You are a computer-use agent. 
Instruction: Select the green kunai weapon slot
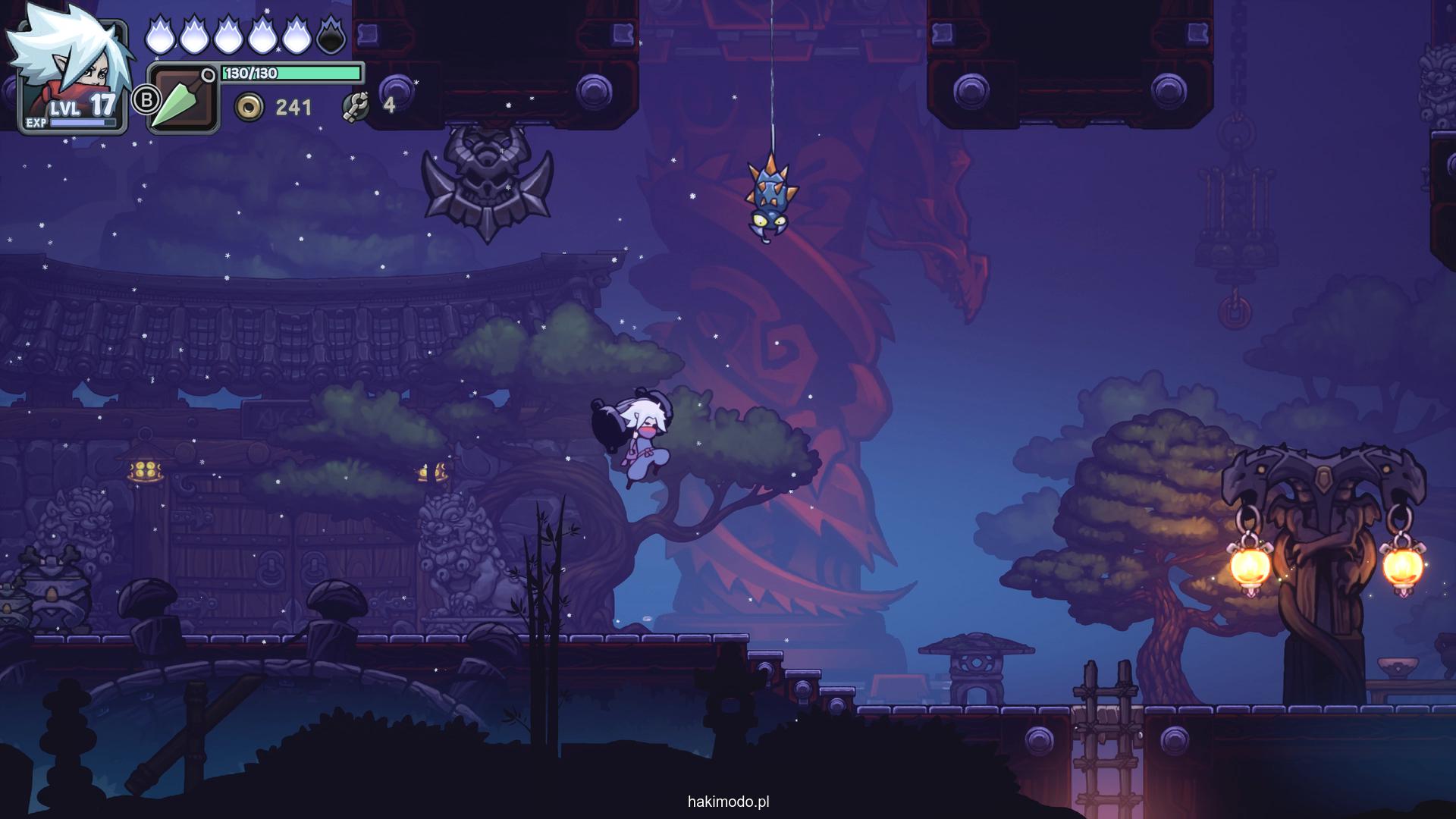tap(181, 99)
